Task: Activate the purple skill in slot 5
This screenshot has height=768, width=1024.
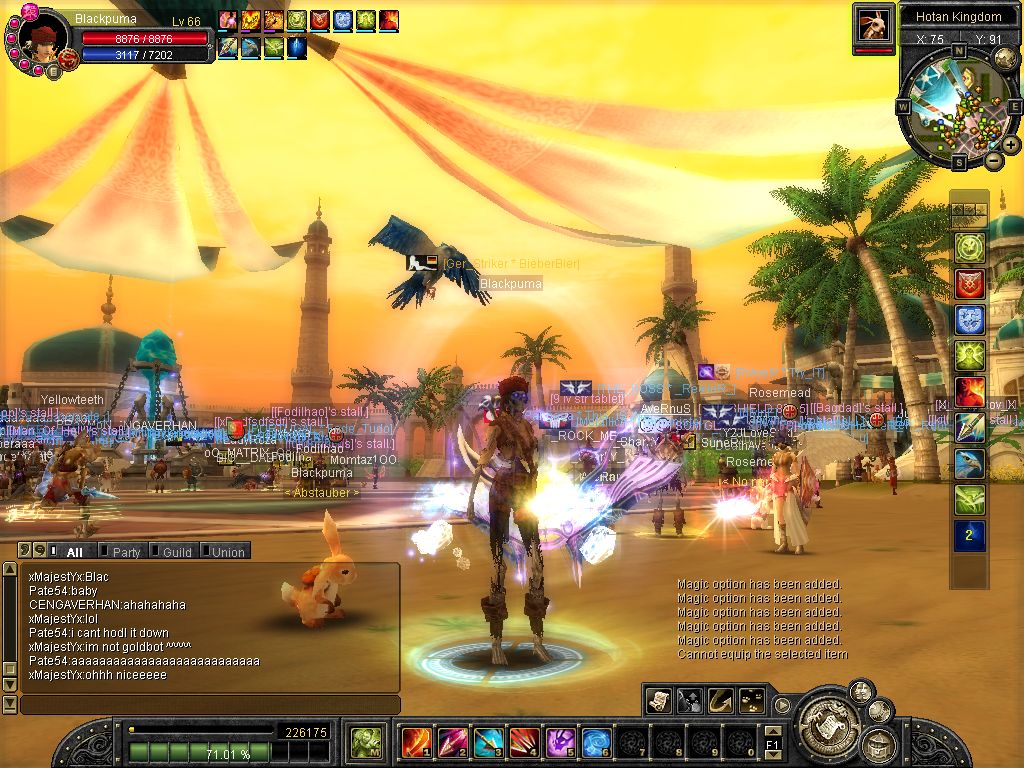Action: pyautogui.click(x=560, y=742)
